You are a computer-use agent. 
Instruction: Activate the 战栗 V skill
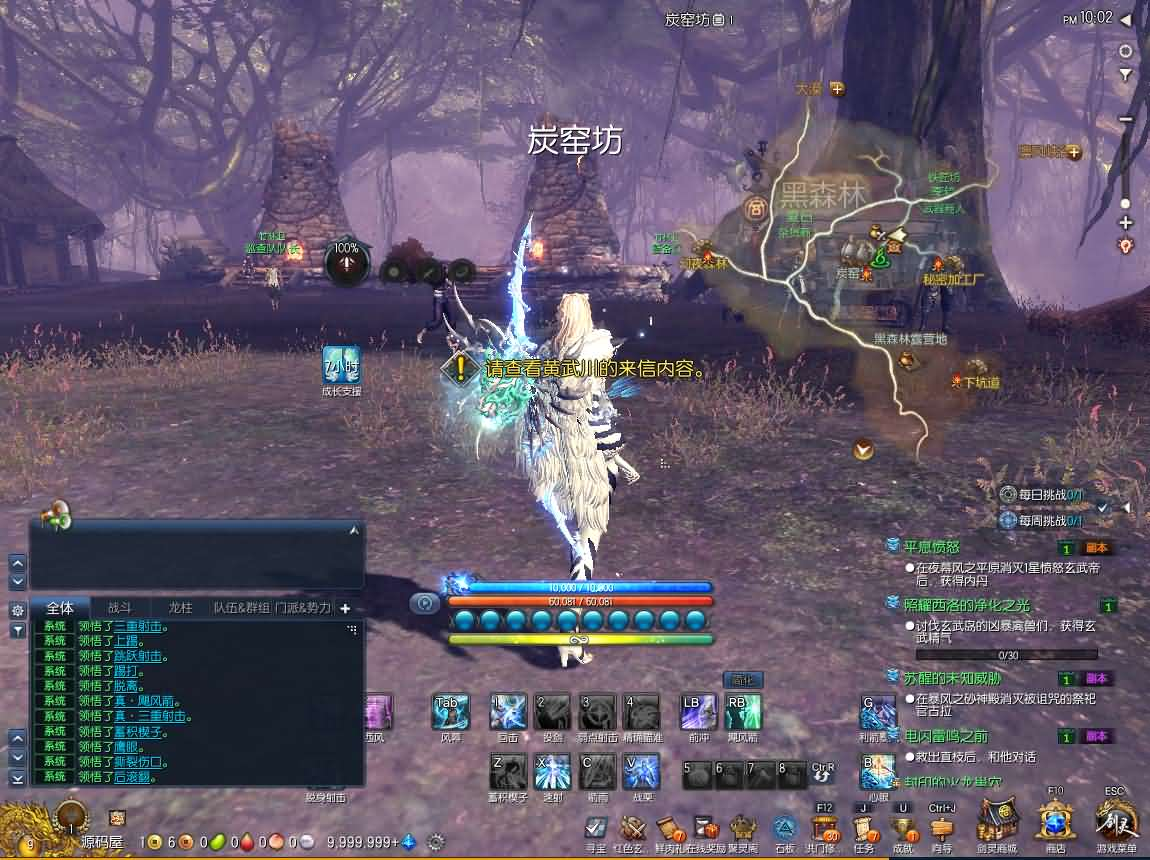[641, 772]
